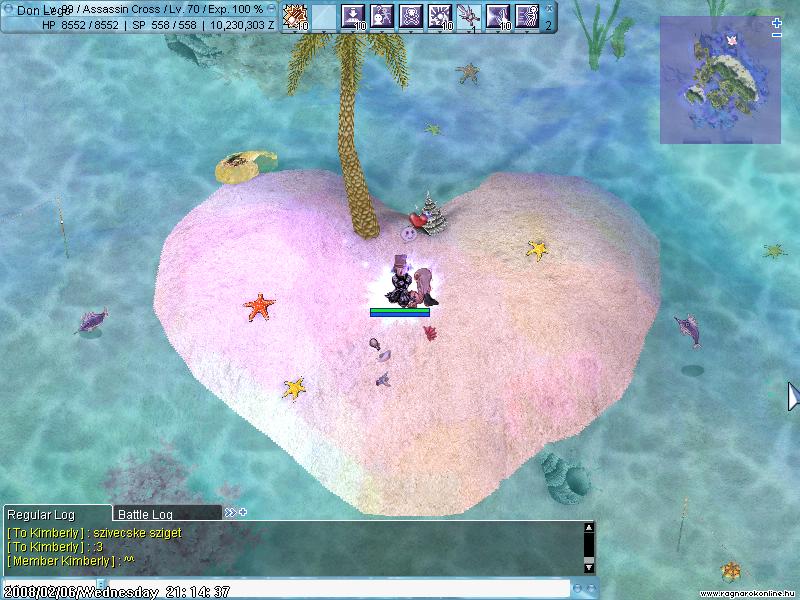Screen dimensions: 800x600
Task: Activate the downward arrow skill icon
Action: [x=353, y=16]
